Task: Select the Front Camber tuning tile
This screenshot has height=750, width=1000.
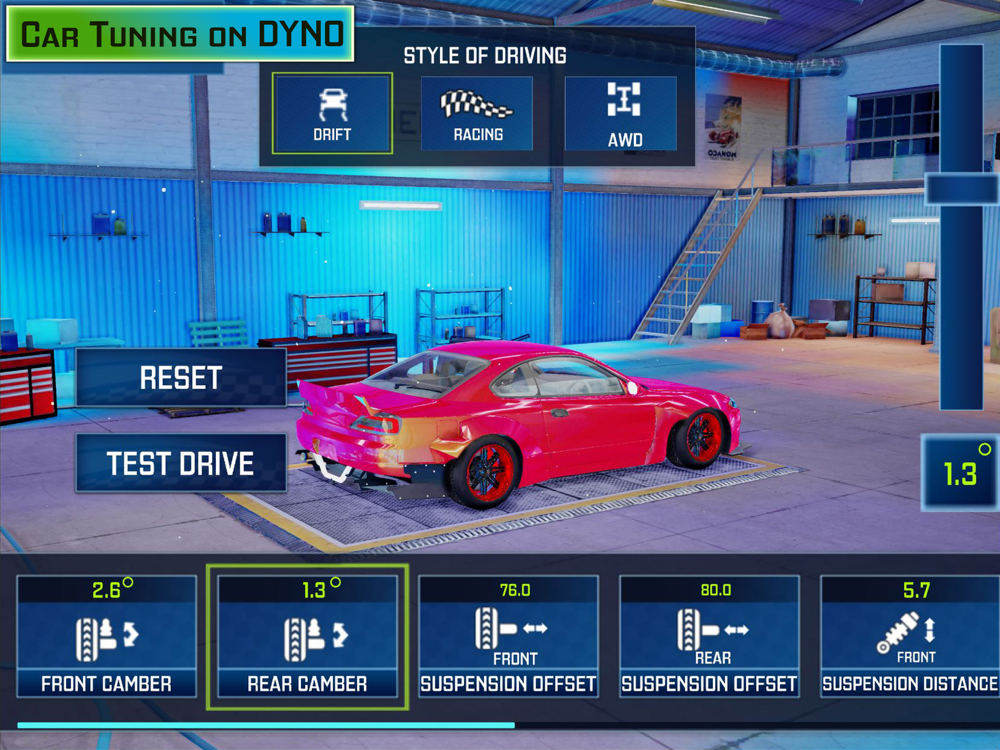Action: (106, 636)
